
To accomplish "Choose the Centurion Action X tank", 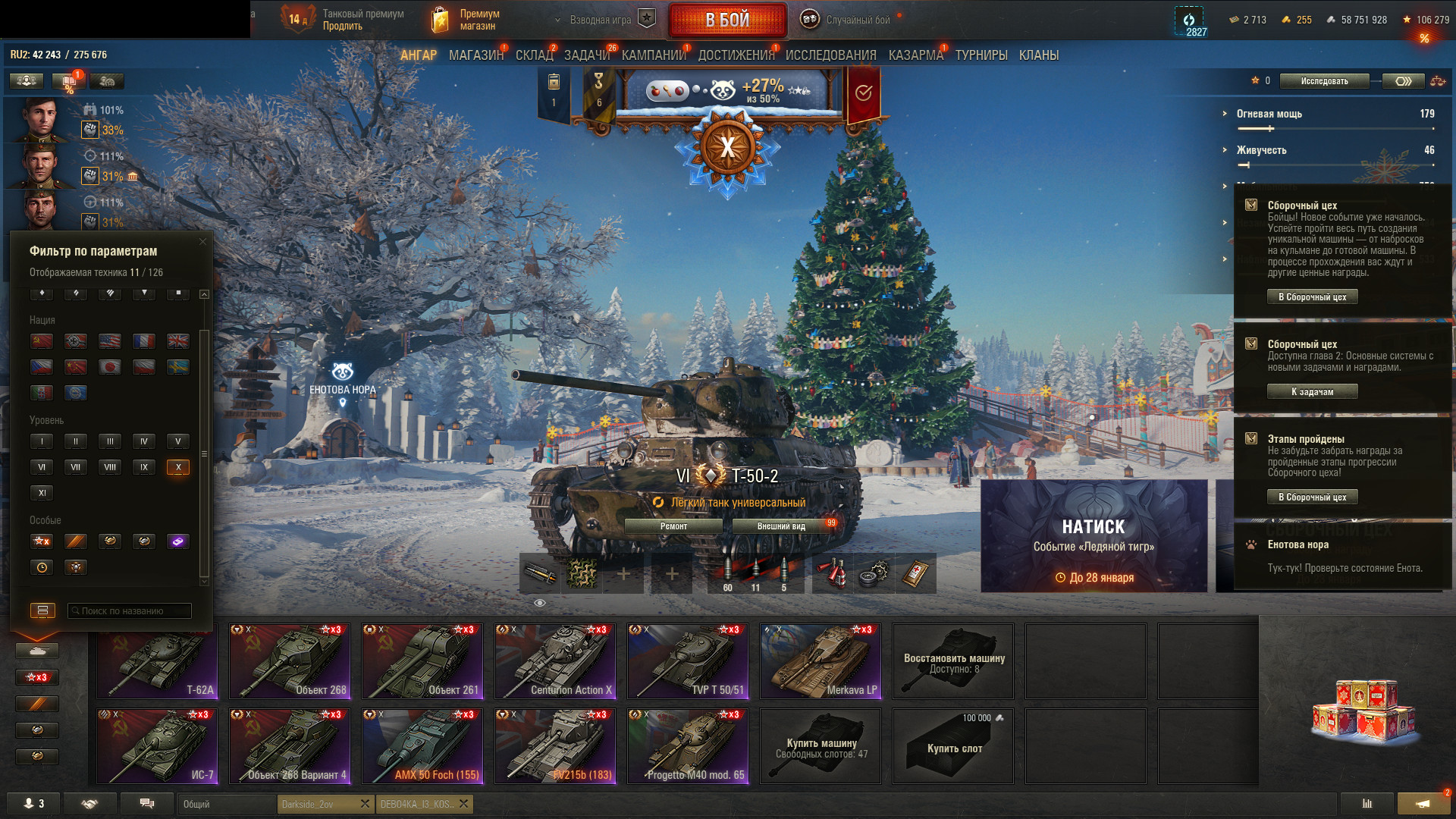I will 555,661.
